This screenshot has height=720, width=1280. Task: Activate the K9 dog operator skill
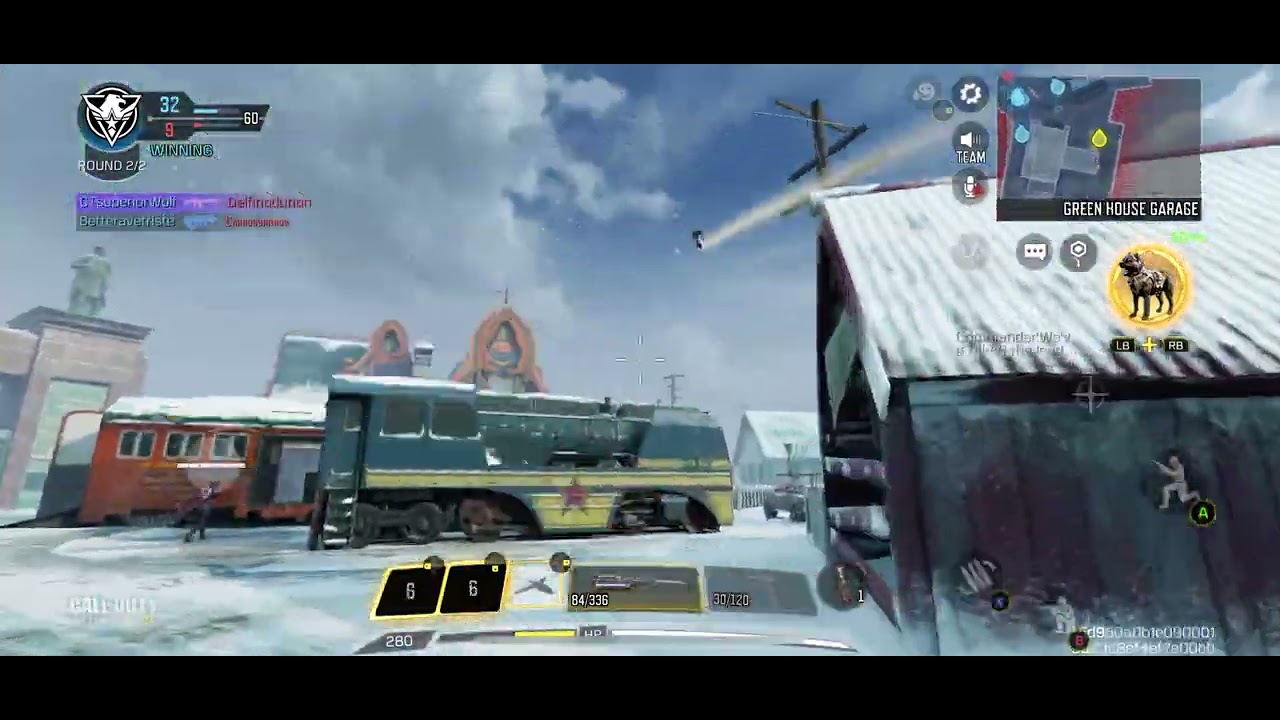tap(1148, 288)
